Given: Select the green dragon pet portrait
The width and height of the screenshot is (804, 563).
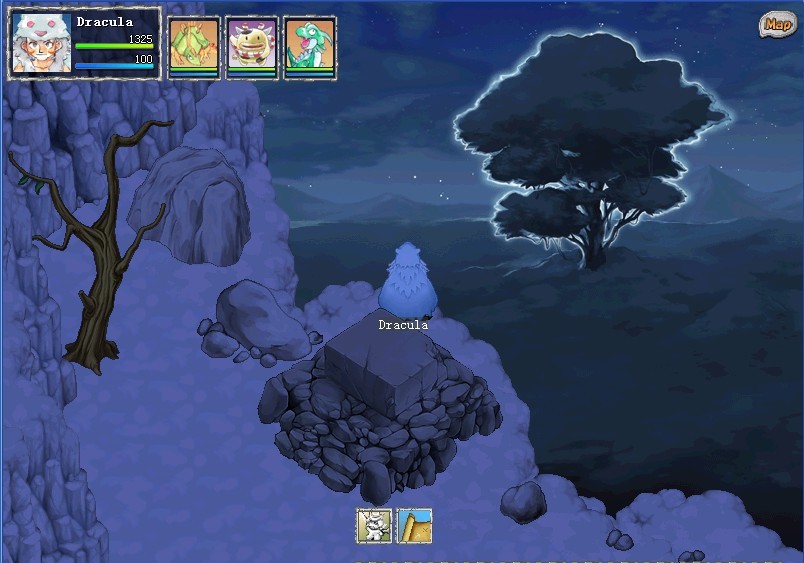Looking at the screenshot, I should [310, 45].
